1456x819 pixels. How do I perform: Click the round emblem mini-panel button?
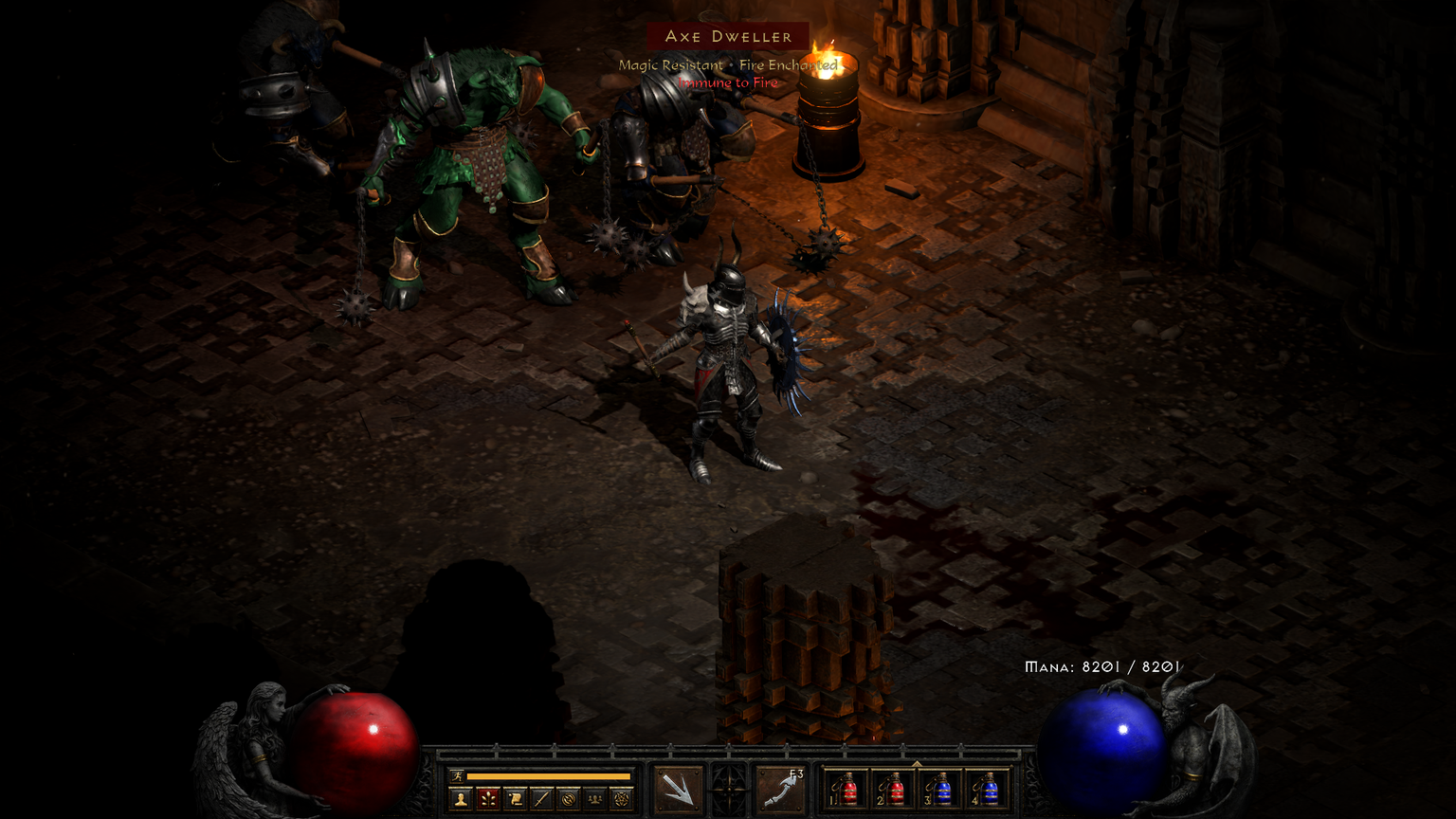[x=568, y=799]
